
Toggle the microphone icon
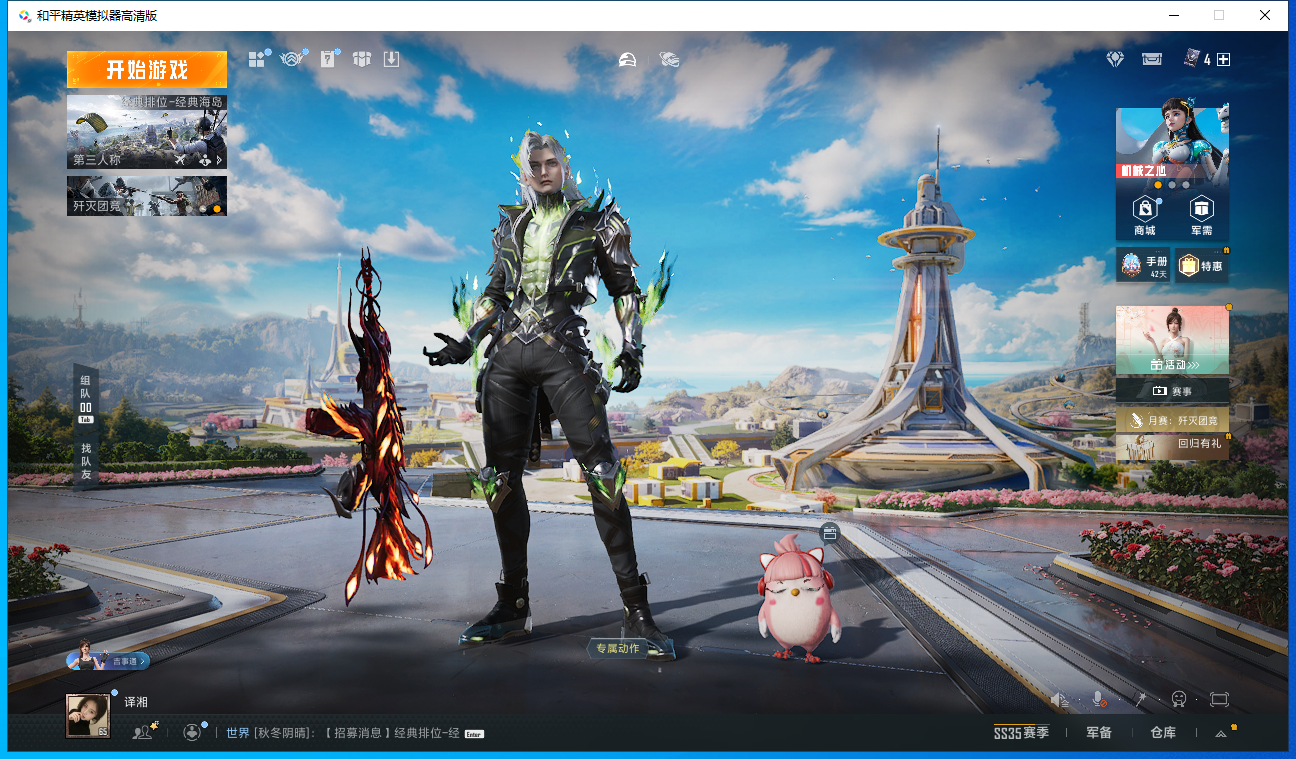[1098, 699]
